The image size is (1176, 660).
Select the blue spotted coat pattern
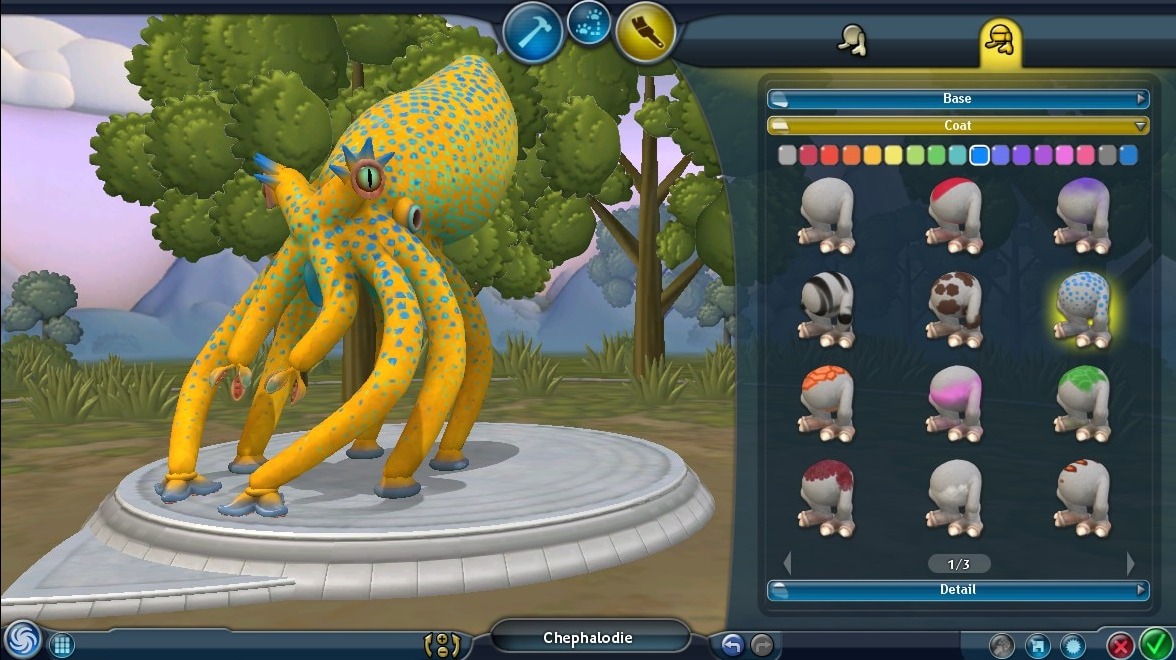click(x=1083, y=310)
